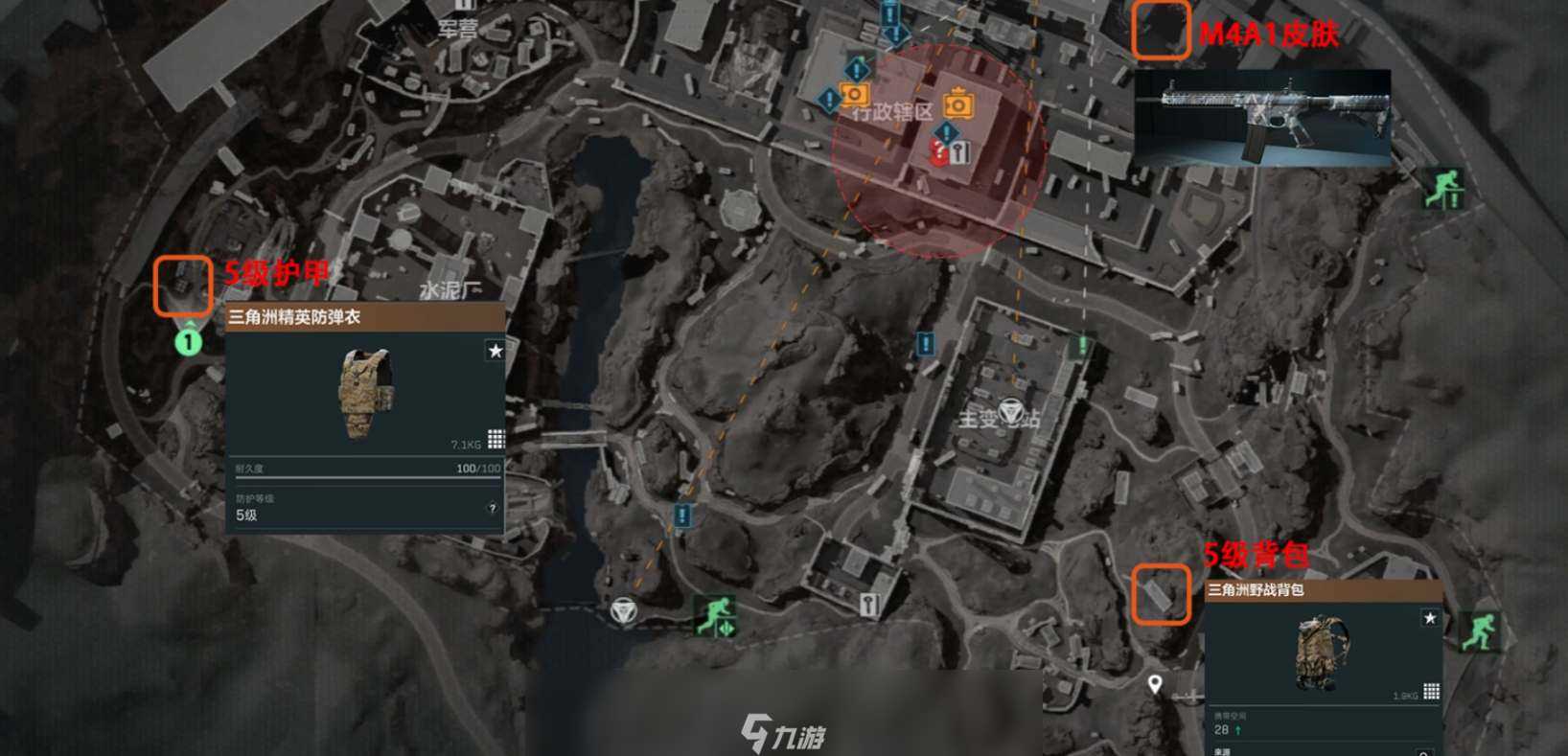Viewport: 1568px width, 756px height.
Task: Click the crowned safe marker inside red zone
Action: [957, 103]
